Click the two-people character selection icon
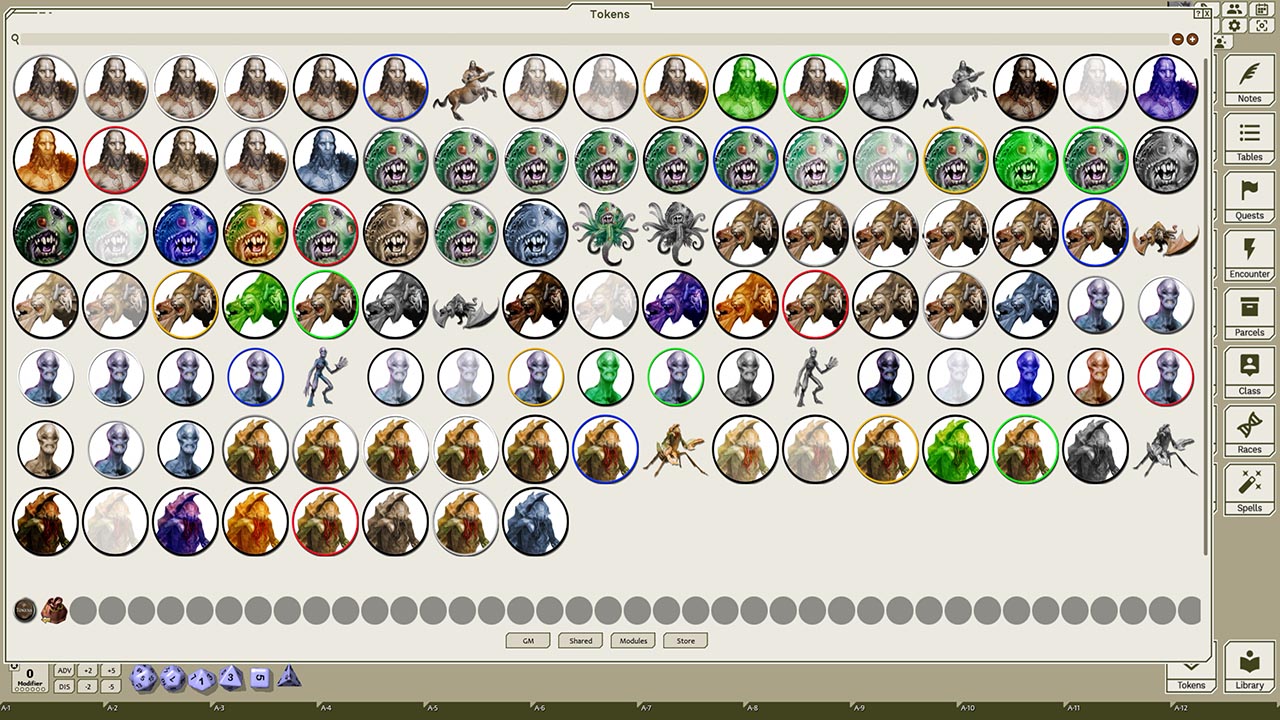Image resolution: width=1280 pixels, height=720 pixels. click(1234, 10)
